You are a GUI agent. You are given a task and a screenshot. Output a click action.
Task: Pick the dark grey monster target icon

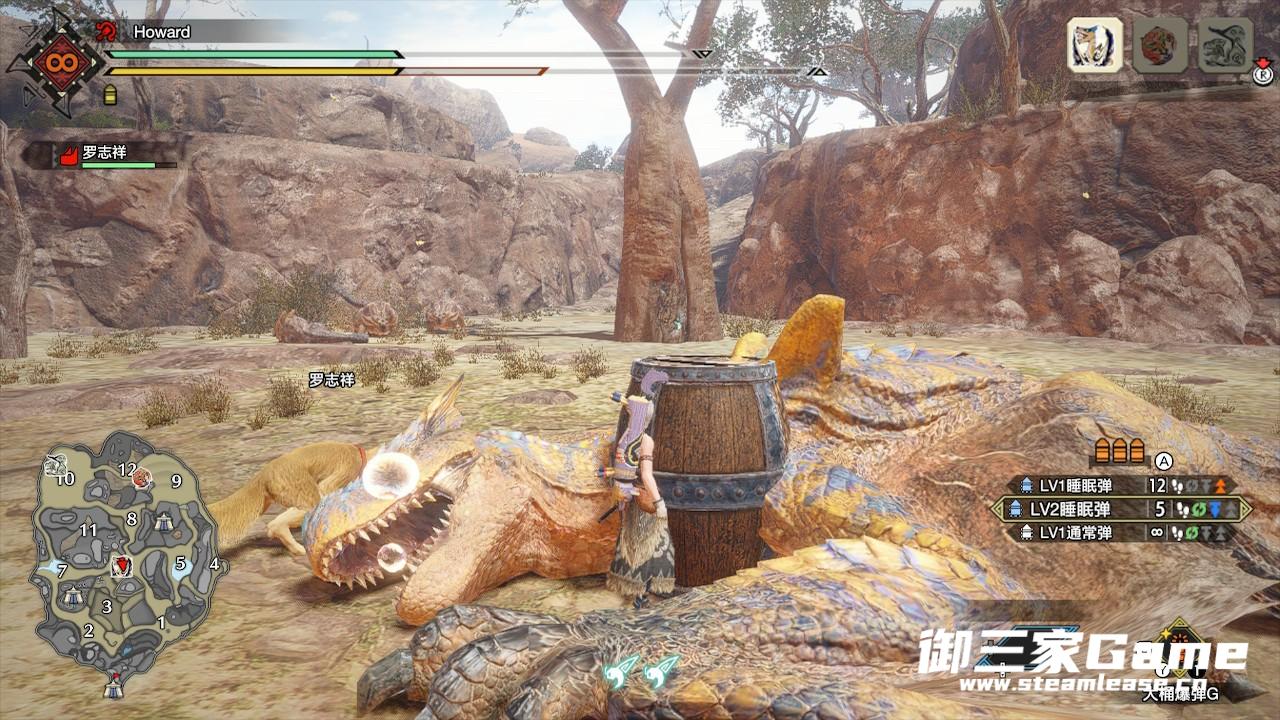coord(1224,45)
